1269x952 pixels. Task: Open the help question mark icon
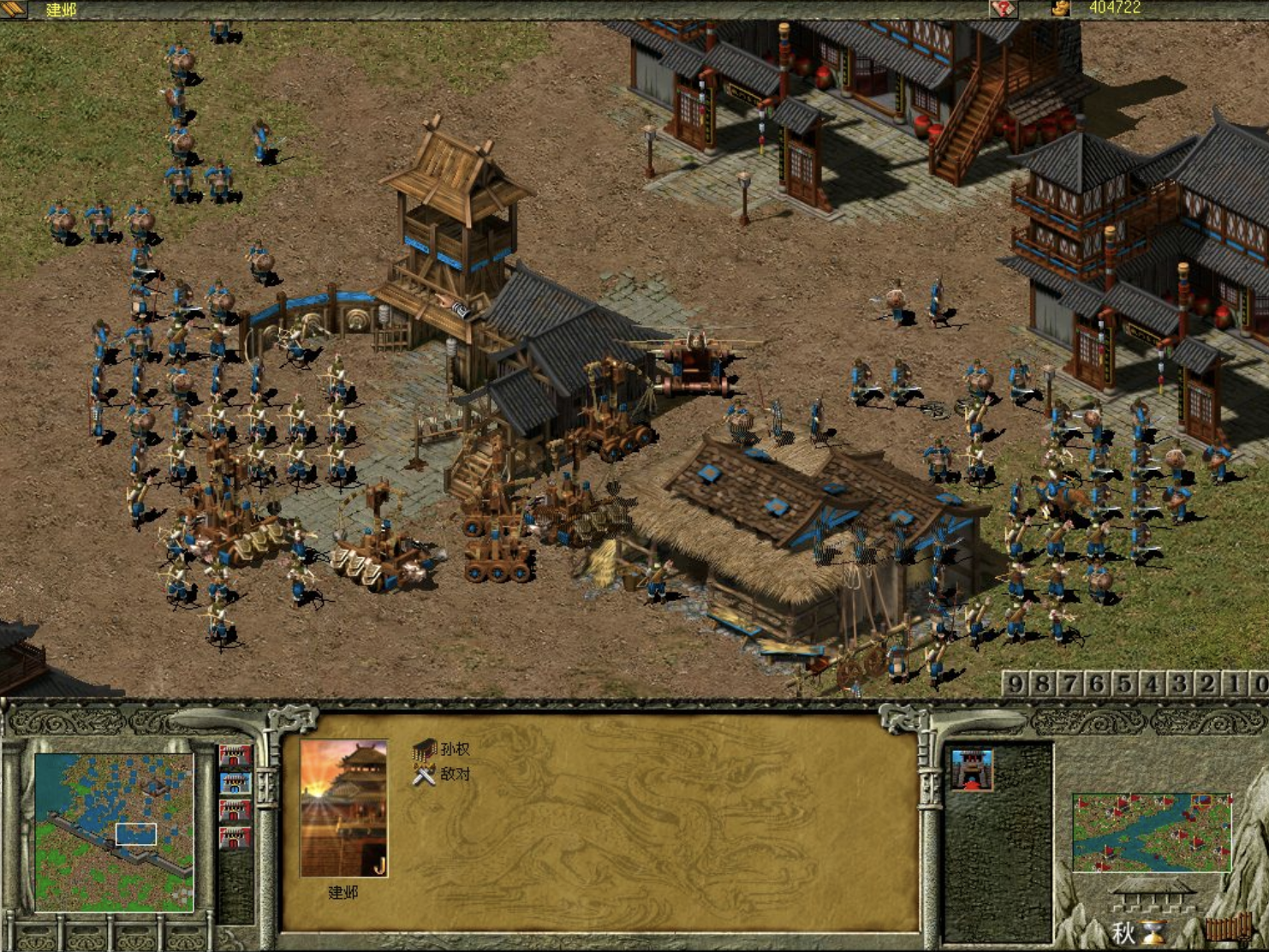1002,9
